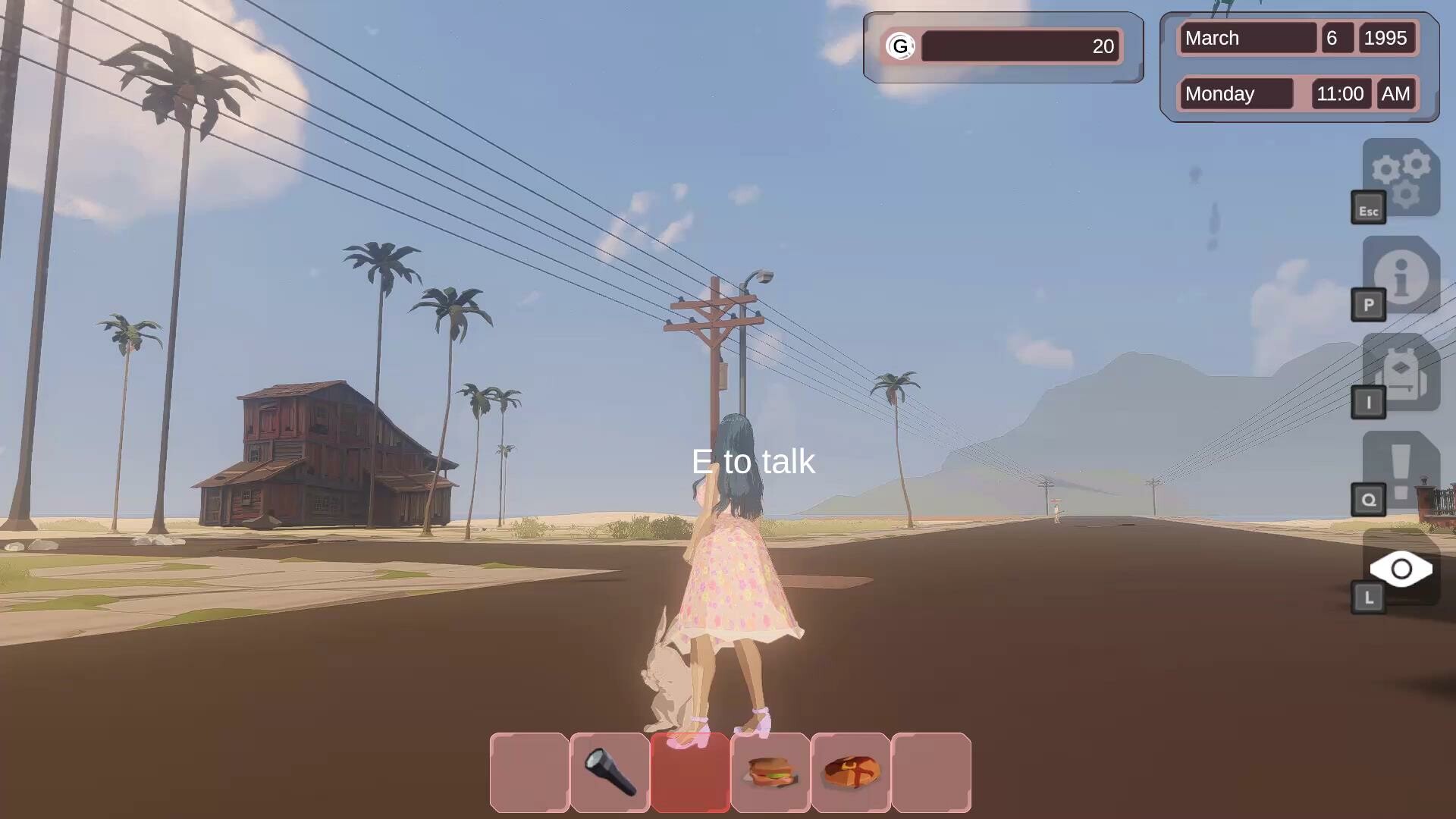
Task: Toggle the currently selected red hotbar slot
Action: point(691,773)
